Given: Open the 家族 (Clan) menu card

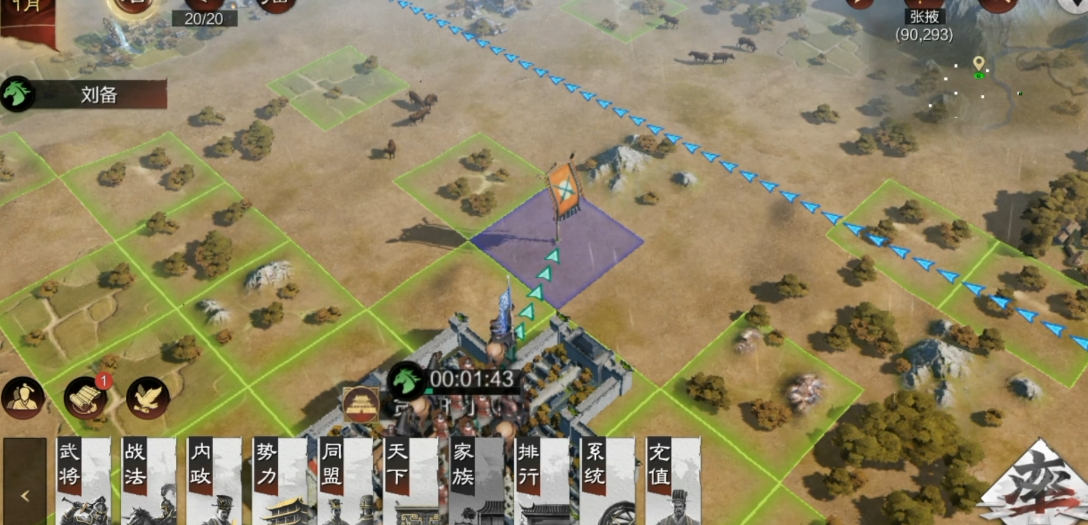Looking at the screenshot, I should click(475, 481).
